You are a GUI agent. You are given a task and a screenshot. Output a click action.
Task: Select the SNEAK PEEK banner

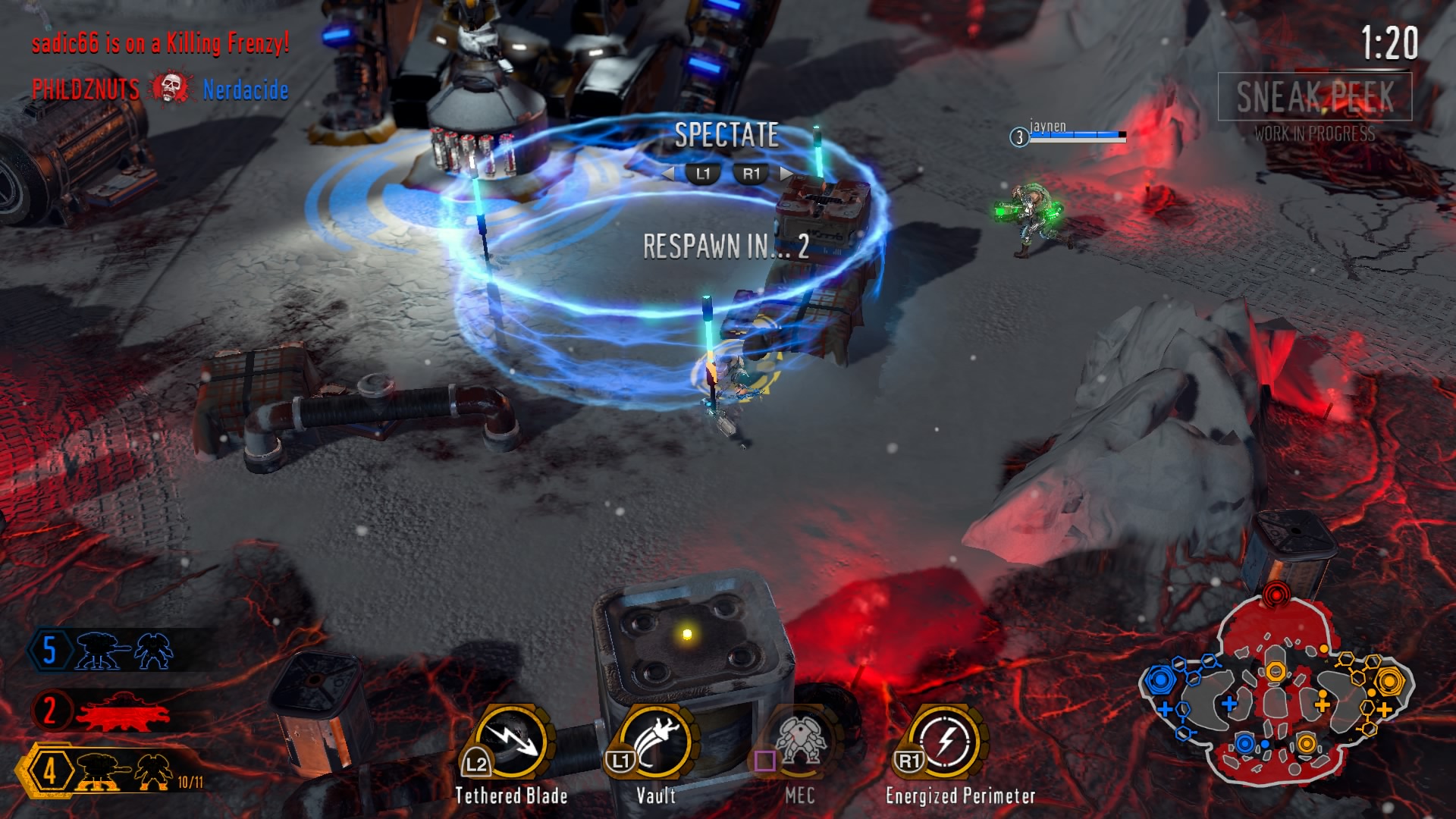[1316, 95]
